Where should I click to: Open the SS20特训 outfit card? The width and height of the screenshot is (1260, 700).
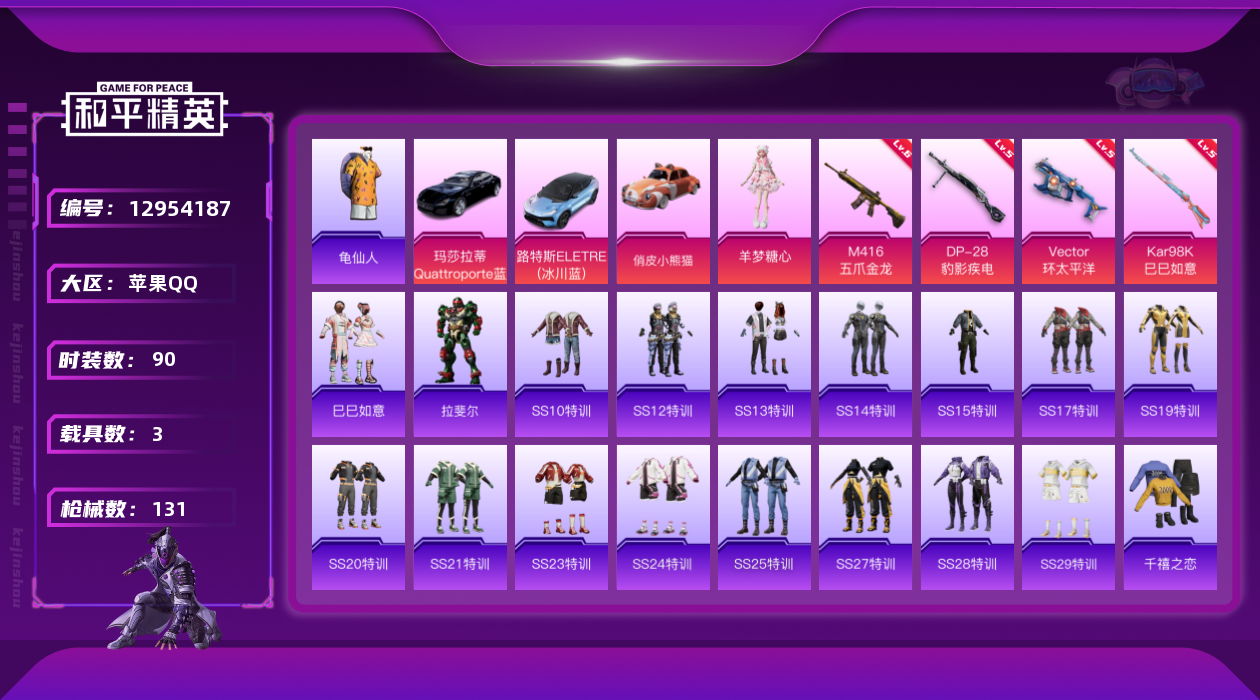358,517
